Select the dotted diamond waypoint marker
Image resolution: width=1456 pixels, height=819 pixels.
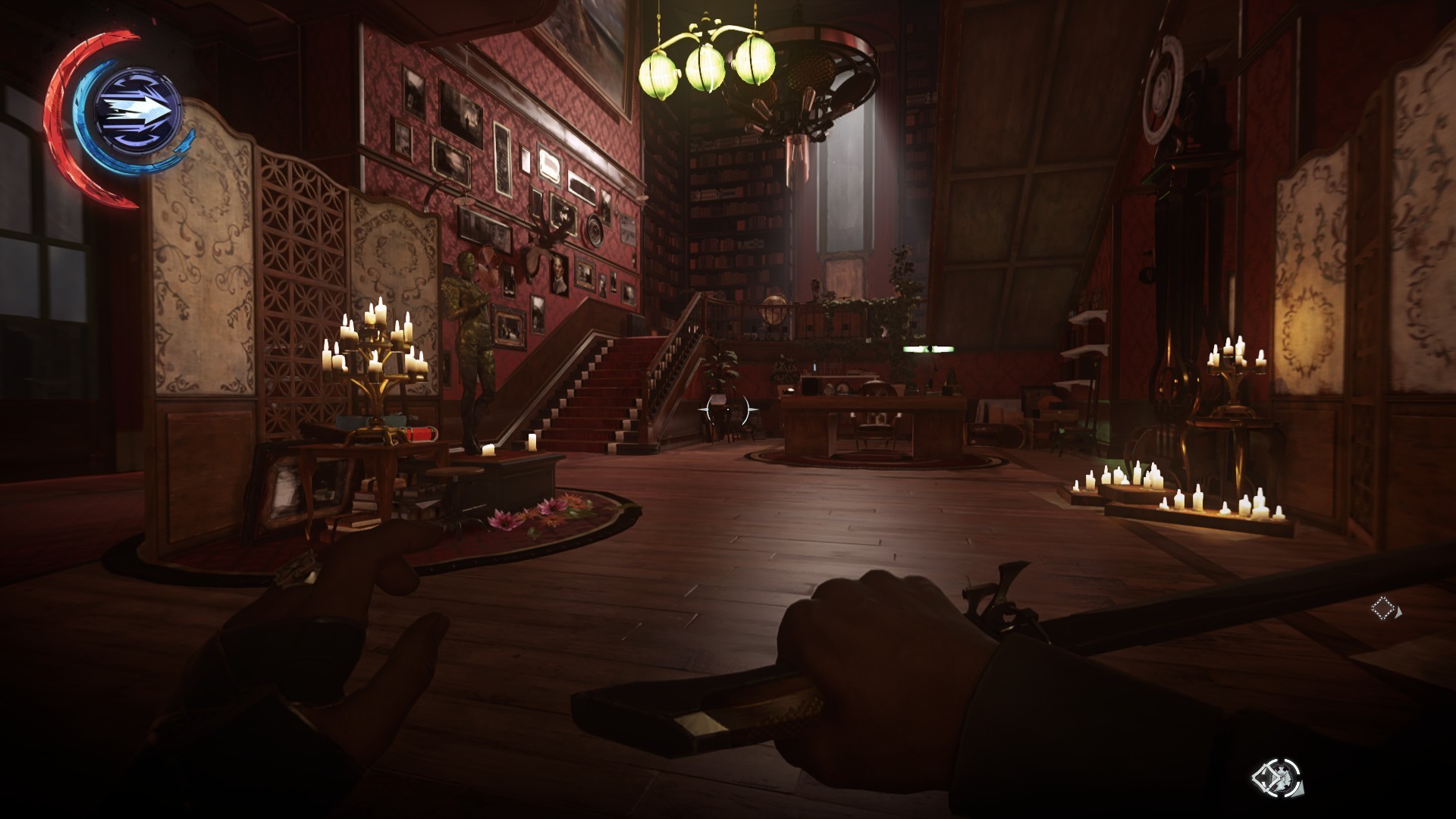point(1383,607)
